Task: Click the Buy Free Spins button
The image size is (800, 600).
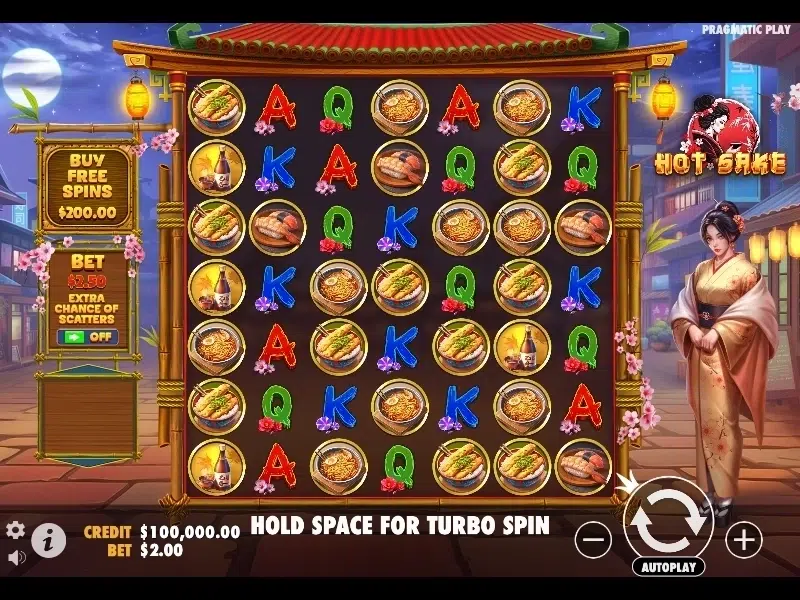Action: click(87, 187)
